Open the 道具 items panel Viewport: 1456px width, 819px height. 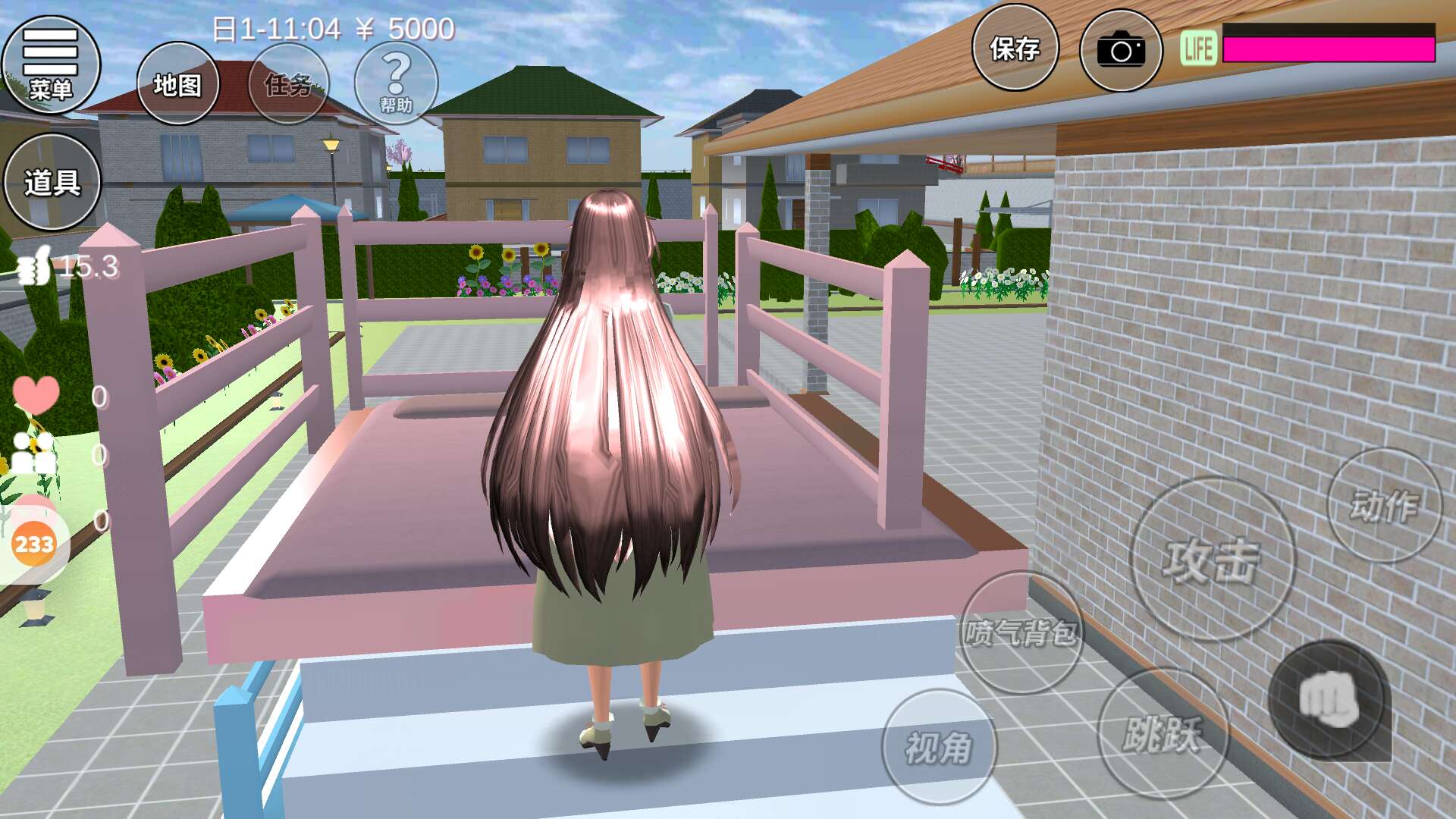point(52,182)
